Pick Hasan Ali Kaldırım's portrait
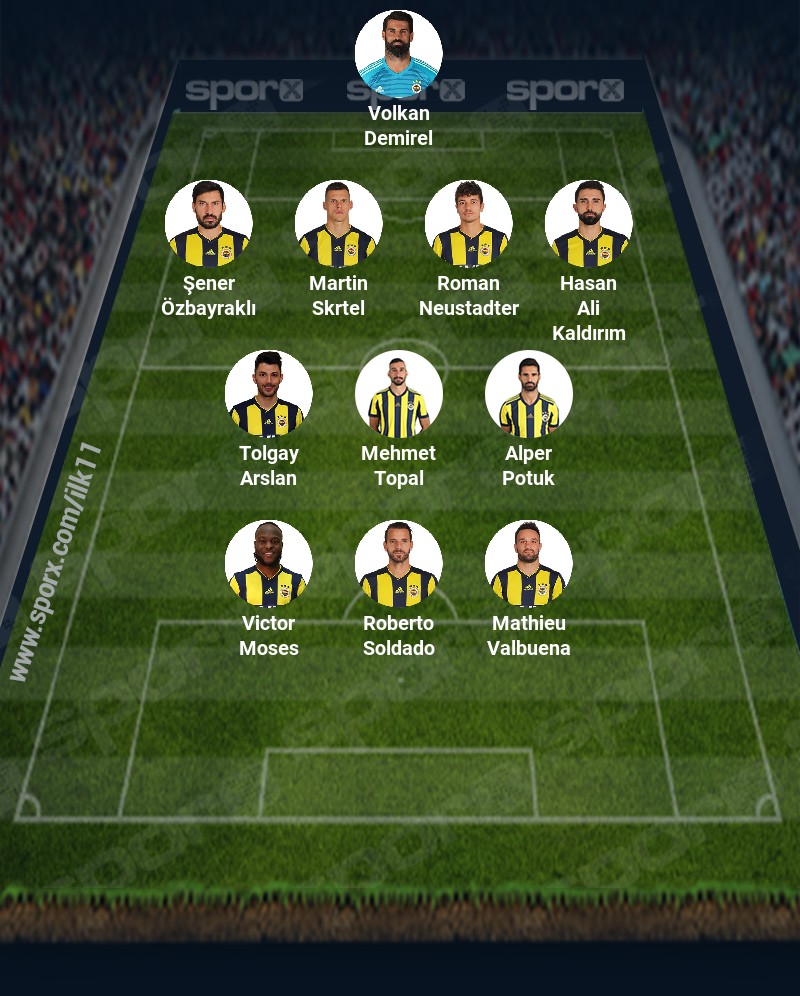Screen dimensions: 800x996 [x=588, y=223]
